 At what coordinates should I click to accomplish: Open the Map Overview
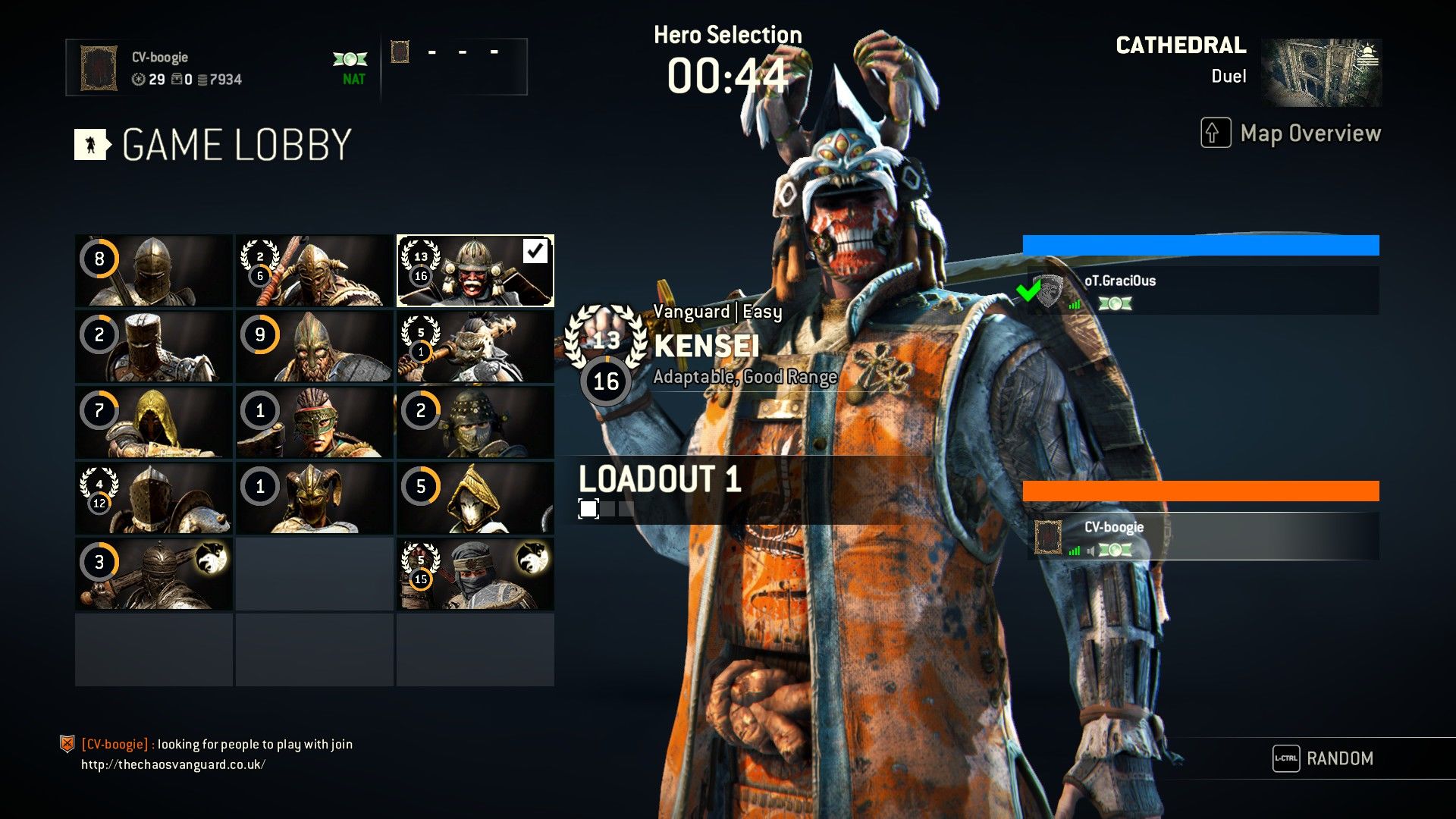point(1291,133)
